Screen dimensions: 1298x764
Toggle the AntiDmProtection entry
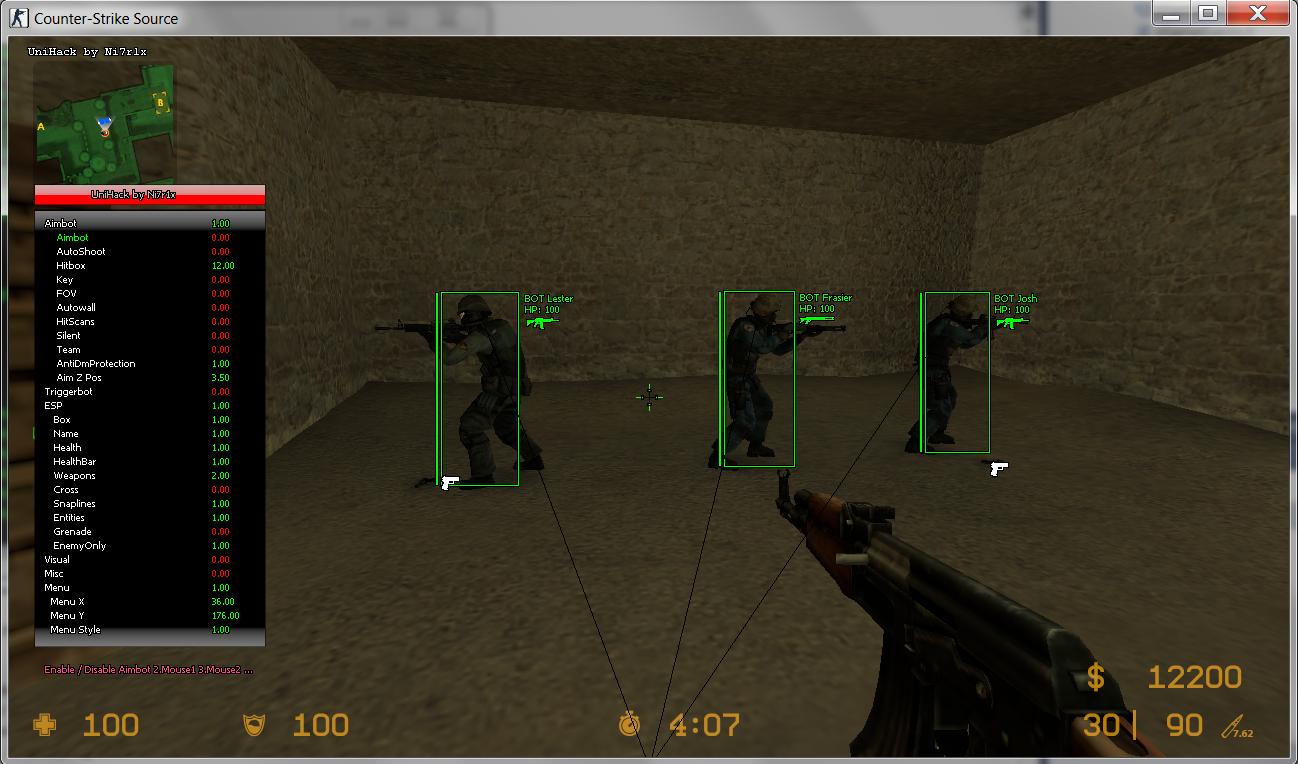(x=96, y=364)
